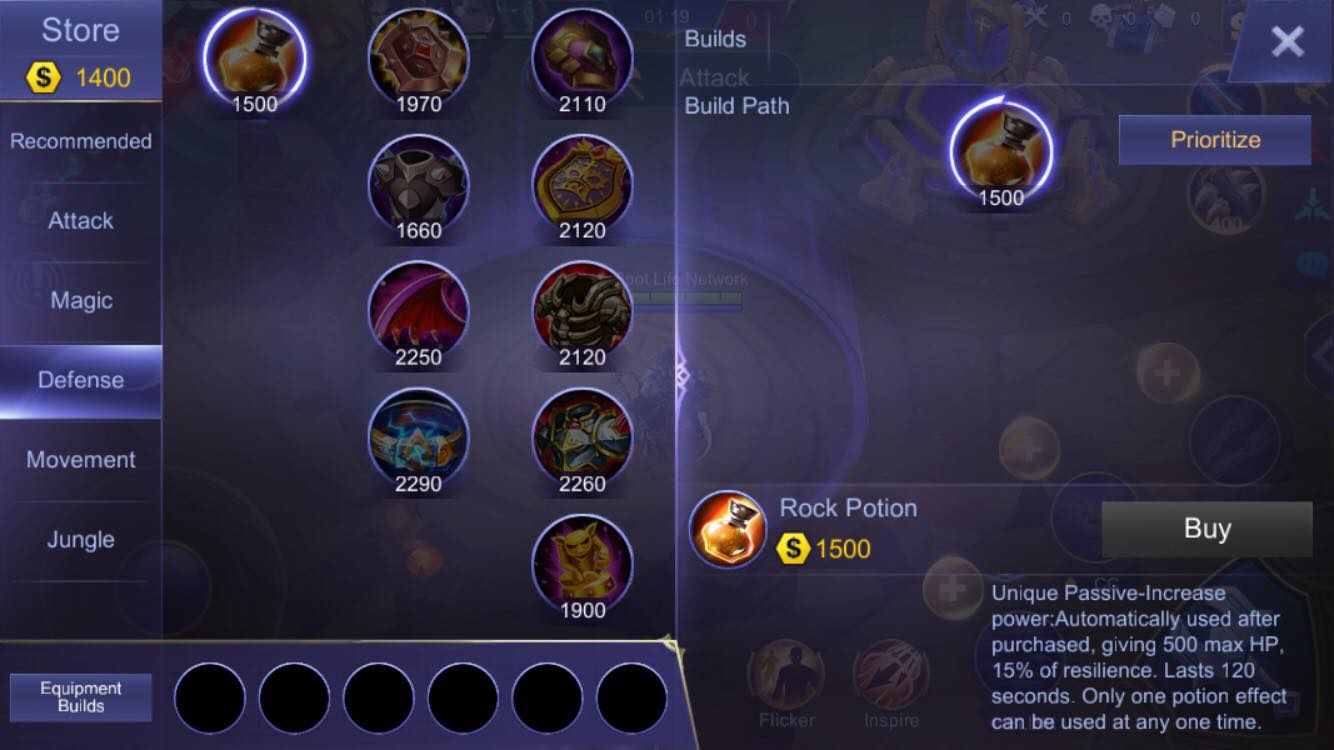Open the 1900-gold golden statue item
Screen dimensions: 1334x750
(583, 562)
